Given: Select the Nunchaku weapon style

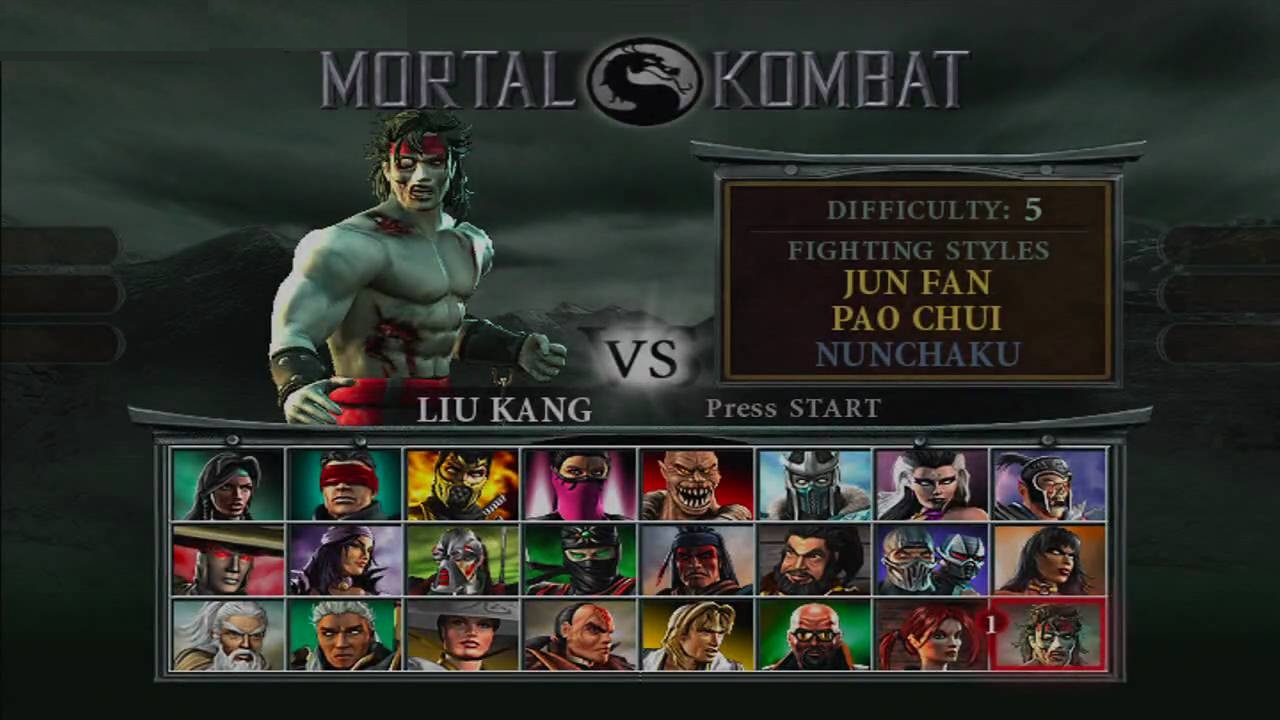Looking at the screenshot, I should tap(916, 352).
